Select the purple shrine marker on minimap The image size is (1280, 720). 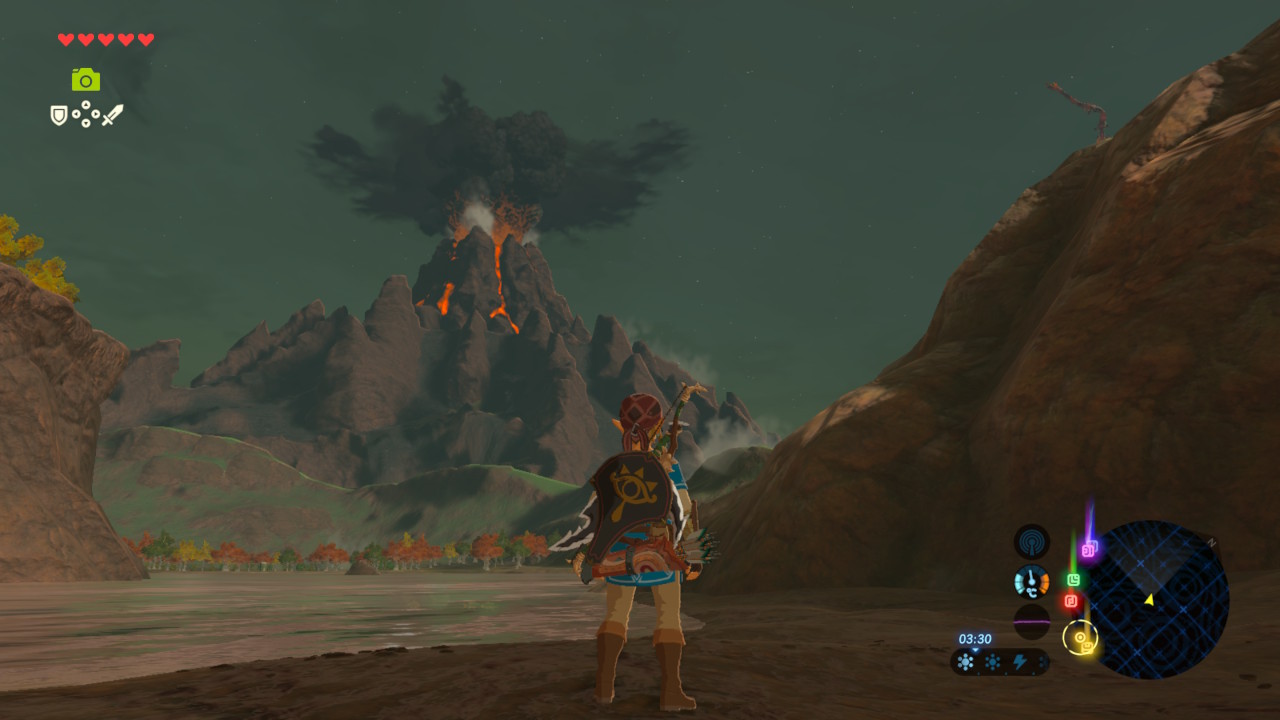(x=1089, y=548)
